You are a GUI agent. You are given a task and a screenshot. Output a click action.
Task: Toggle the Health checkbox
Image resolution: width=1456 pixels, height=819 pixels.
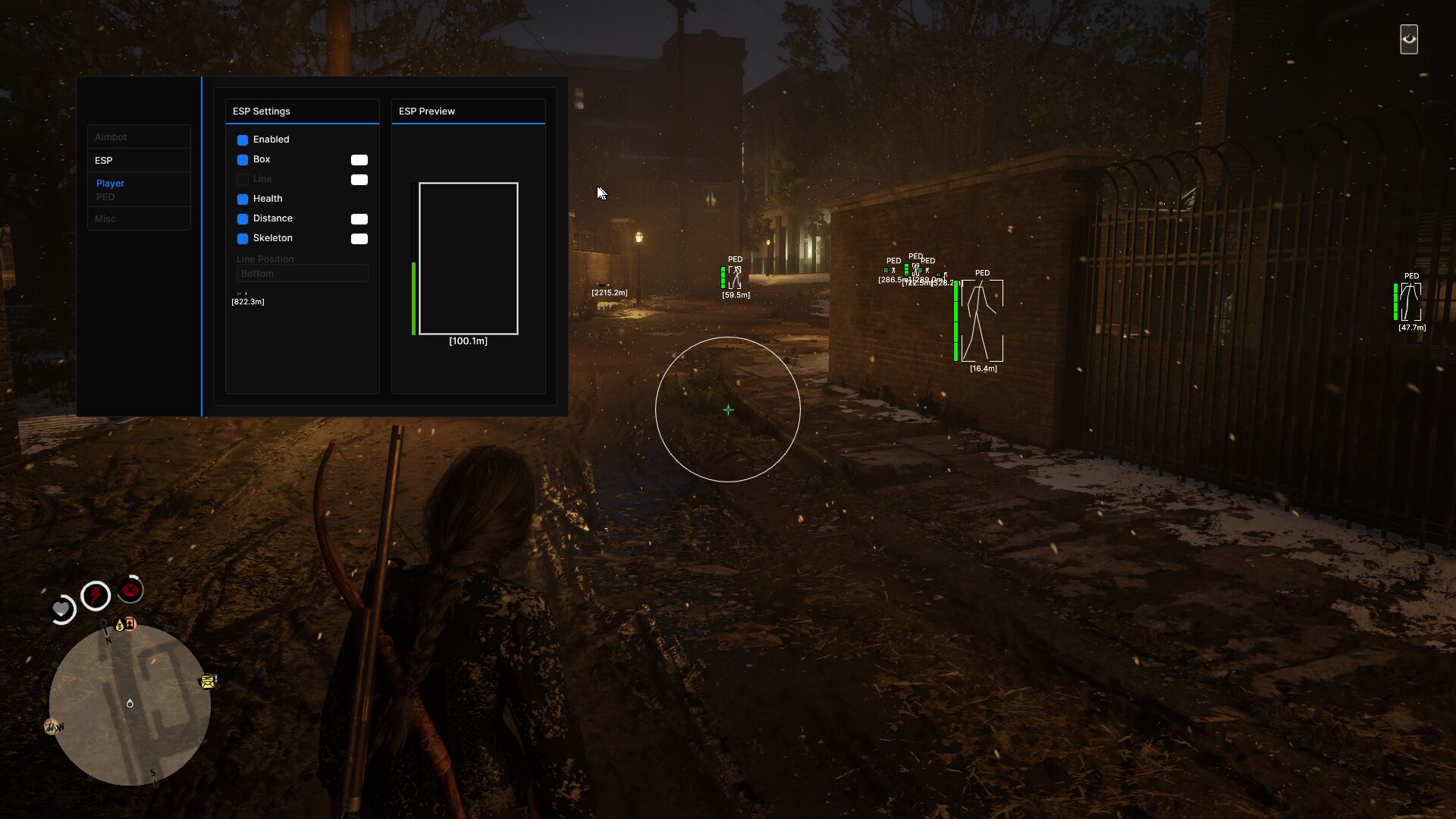click(243, 199)
